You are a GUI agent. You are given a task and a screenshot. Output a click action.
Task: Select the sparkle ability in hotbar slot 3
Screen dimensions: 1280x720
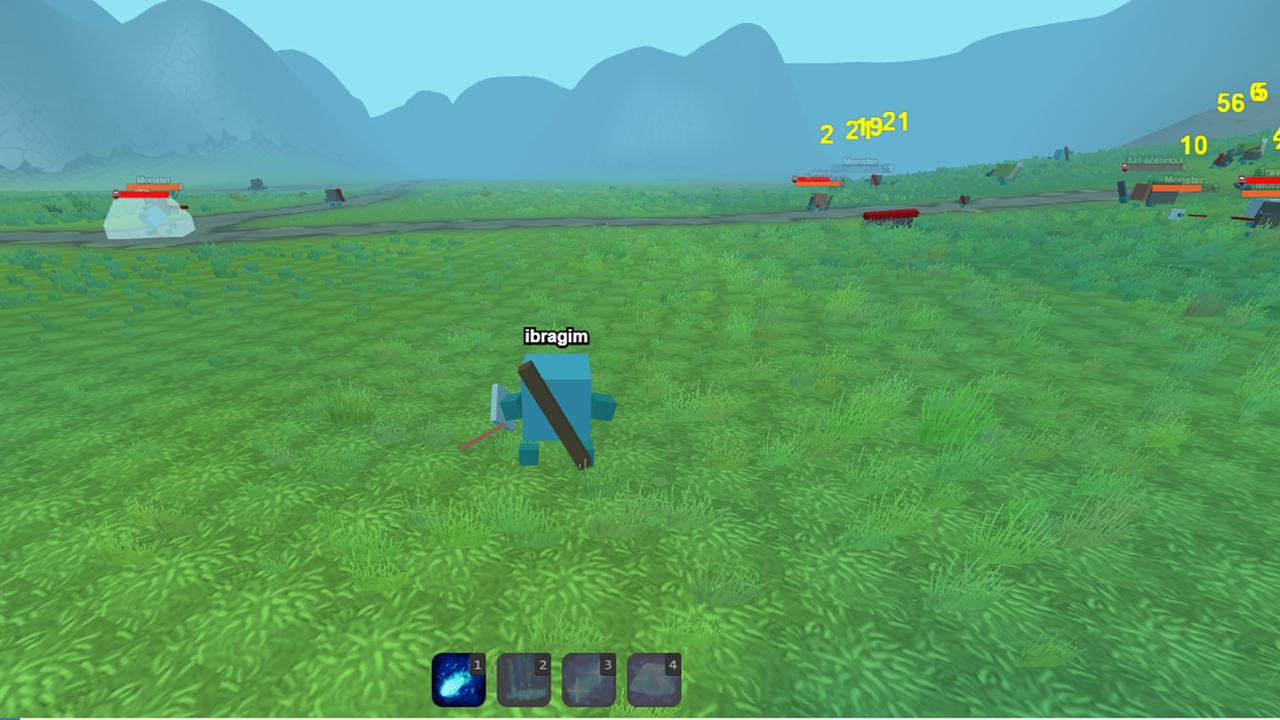[589, 678]
